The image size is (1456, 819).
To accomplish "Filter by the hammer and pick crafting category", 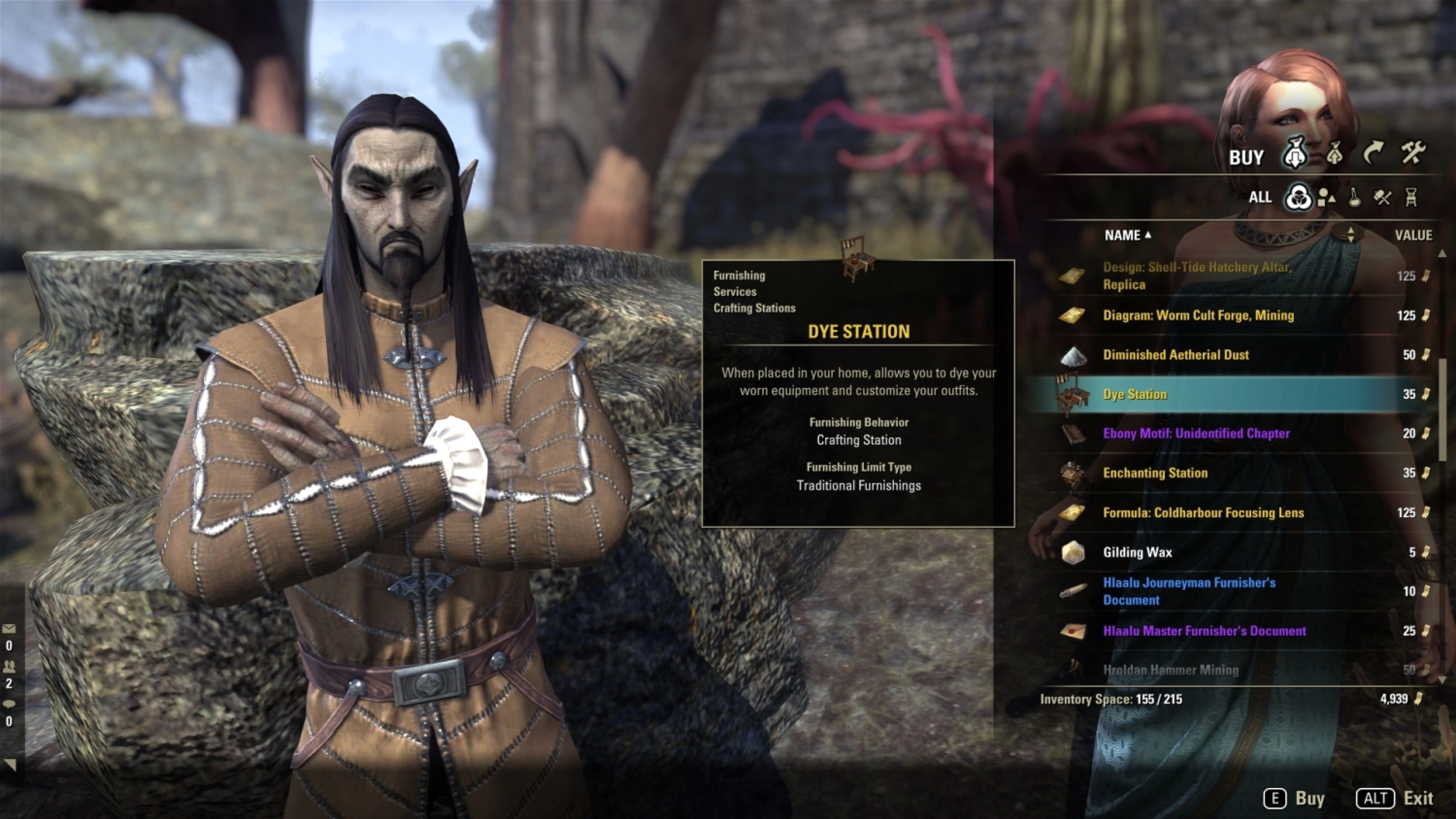I will (x=1382, y=197).
